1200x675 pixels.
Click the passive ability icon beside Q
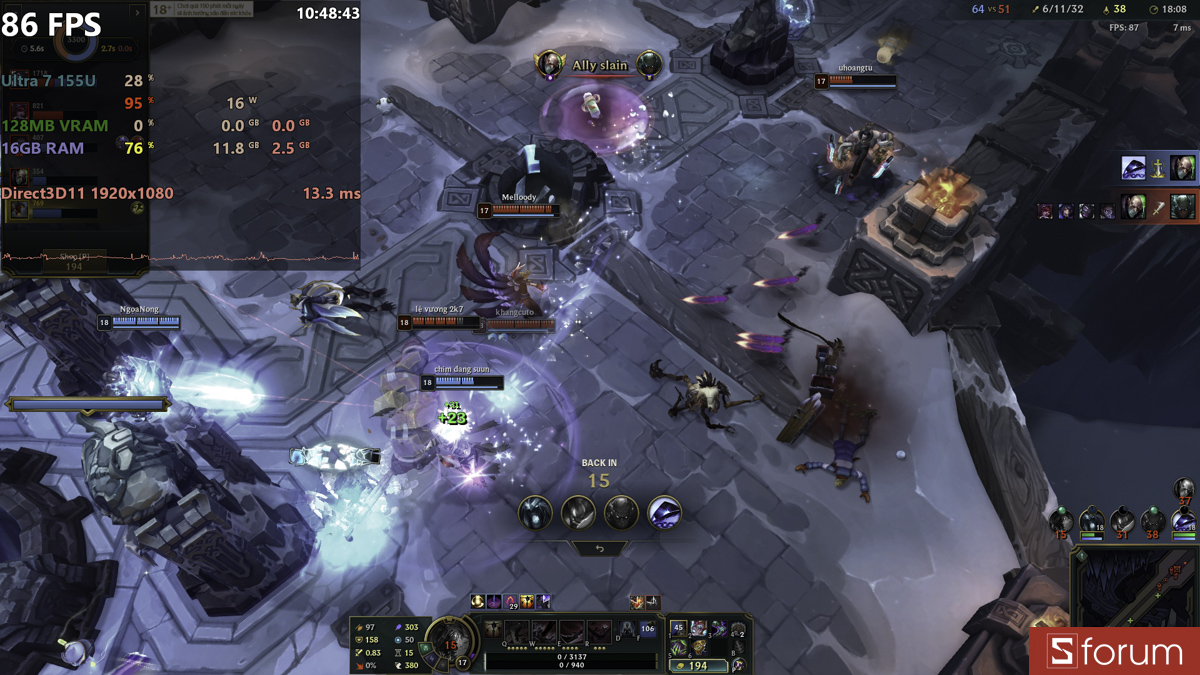click(x=493, y=630)
